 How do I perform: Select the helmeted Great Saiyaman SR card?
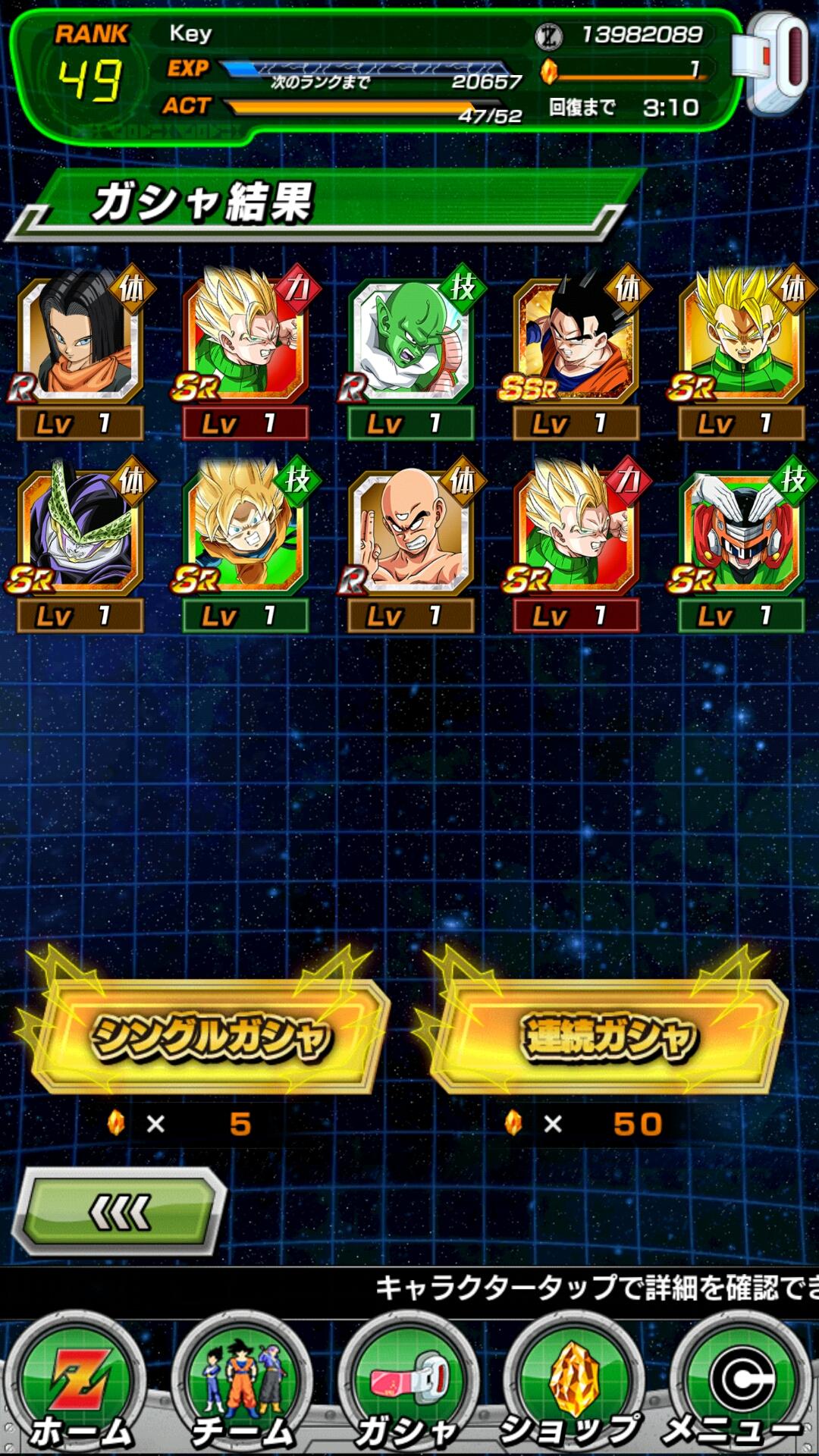[741, 529]
